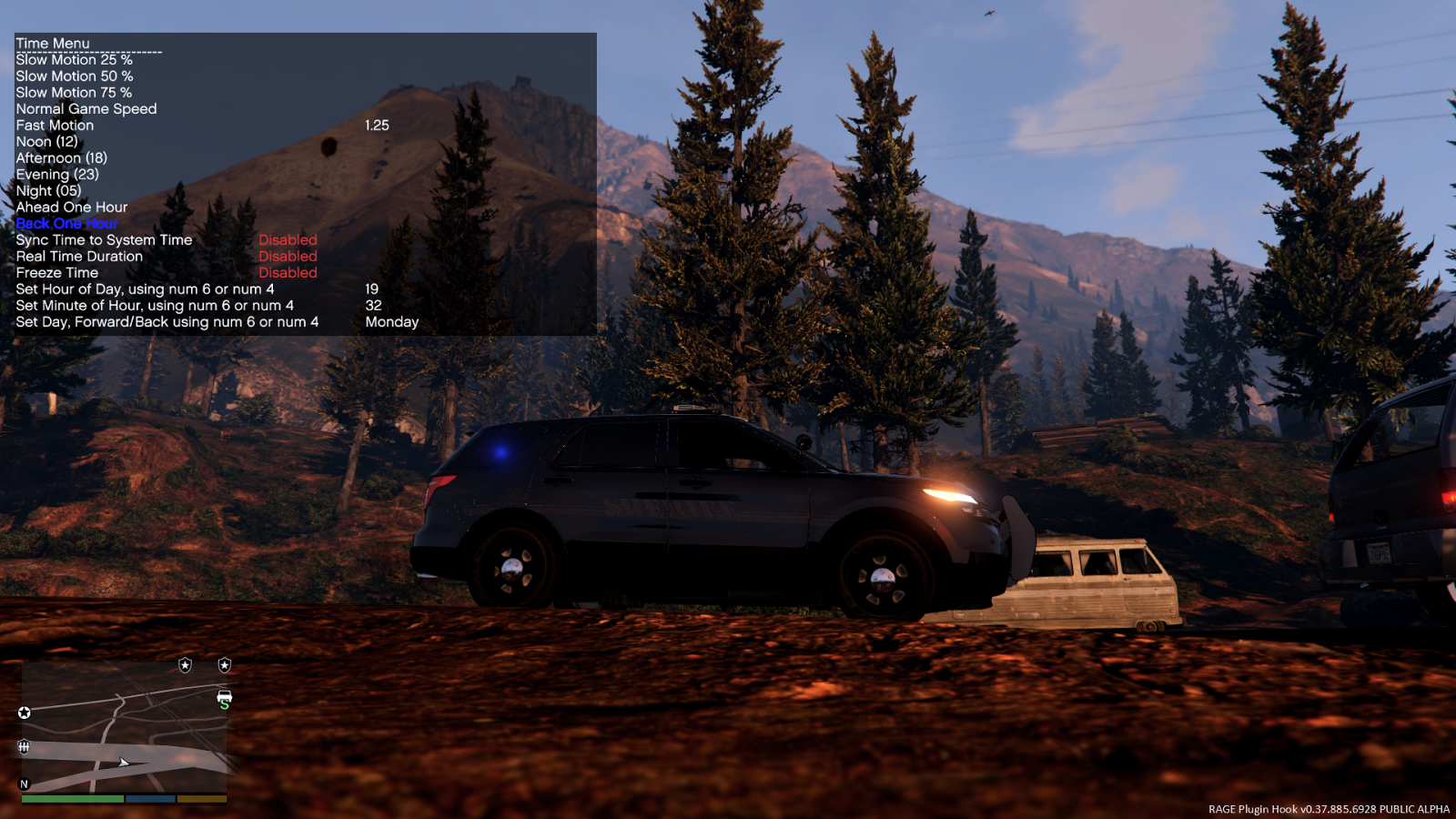The width and height of the screenshot is (1456, 819).
Task: Toggle Real Time Duration setting
Action: coord(79,257)
